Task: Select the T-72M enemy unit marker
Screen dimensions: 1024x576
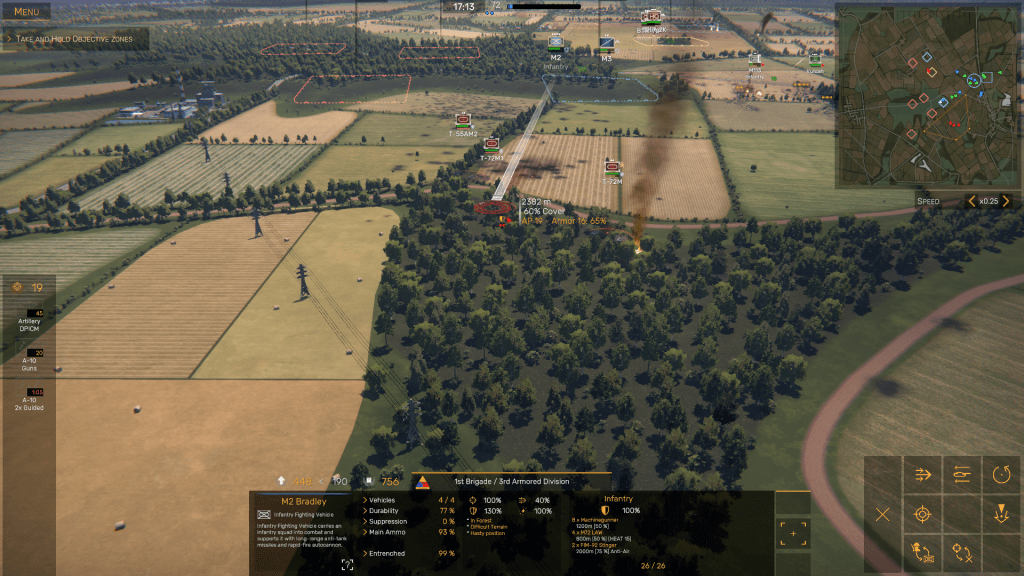Action: point(613,167)
